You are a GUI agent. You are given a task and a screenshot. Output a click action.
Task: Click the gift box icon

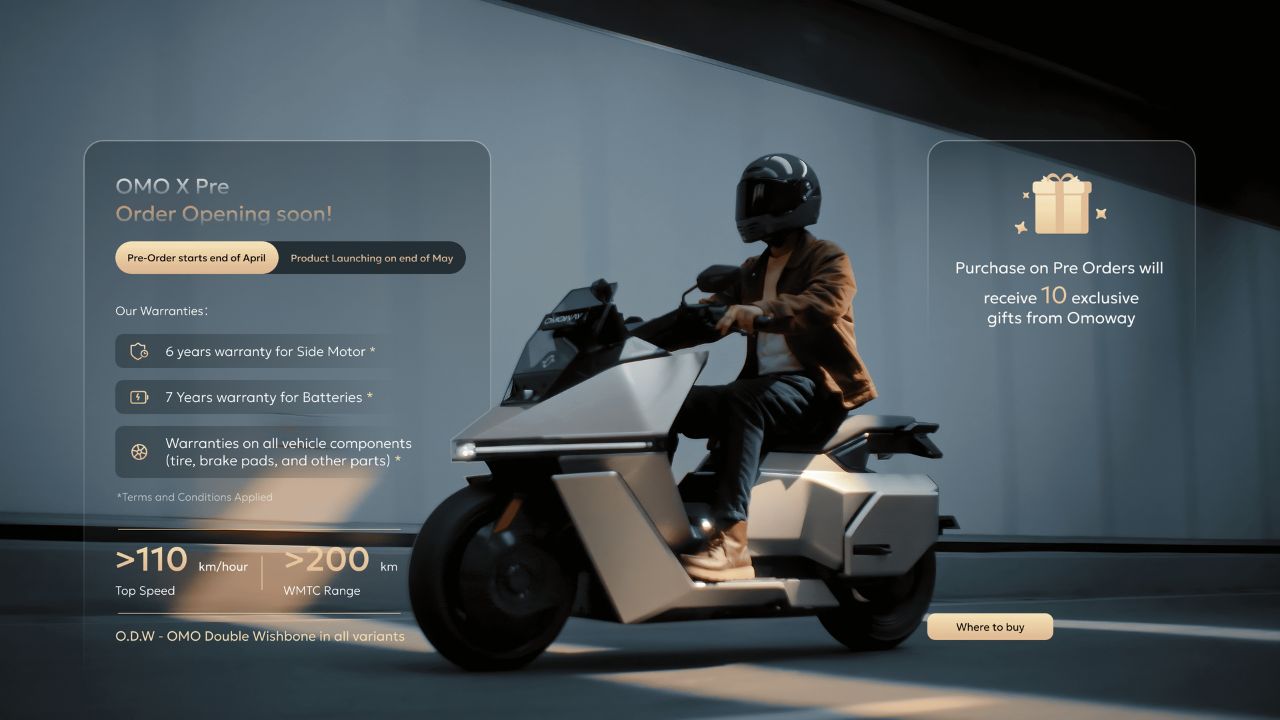click(1061, 204)
